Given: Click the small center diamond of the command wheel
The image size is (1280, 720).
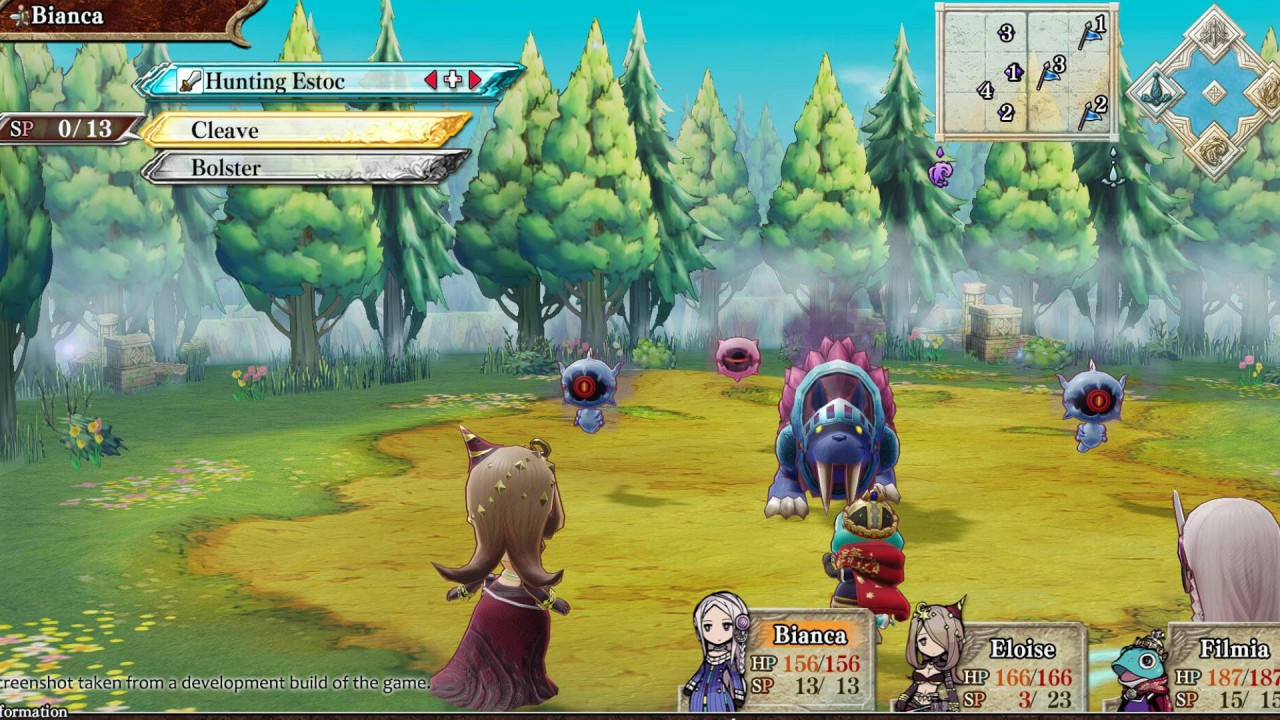Looking at the screenshot, I should (1214, 93).
